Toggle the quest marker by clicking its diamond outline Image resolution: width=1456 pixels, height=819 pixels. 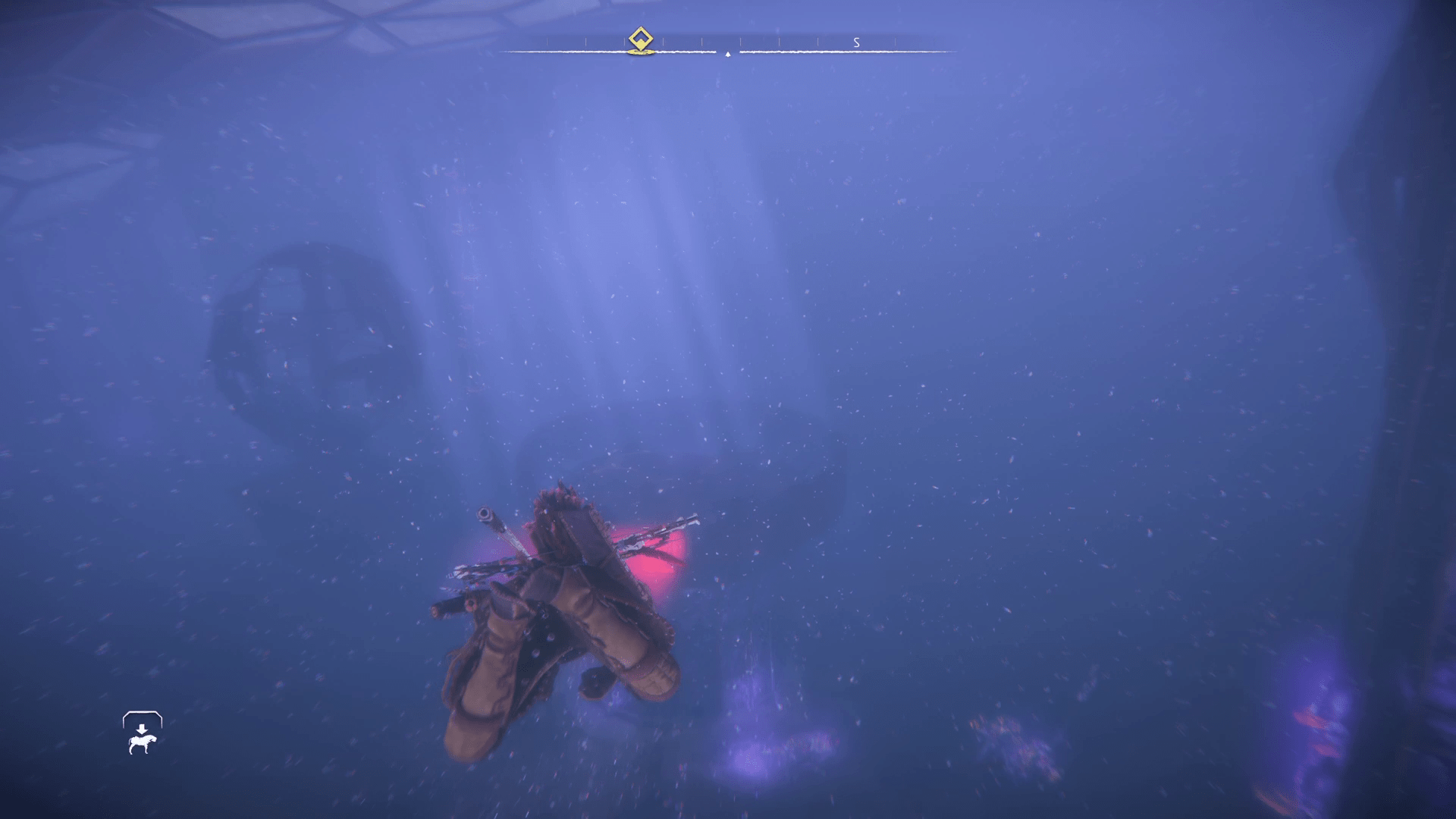click(641, 36)
